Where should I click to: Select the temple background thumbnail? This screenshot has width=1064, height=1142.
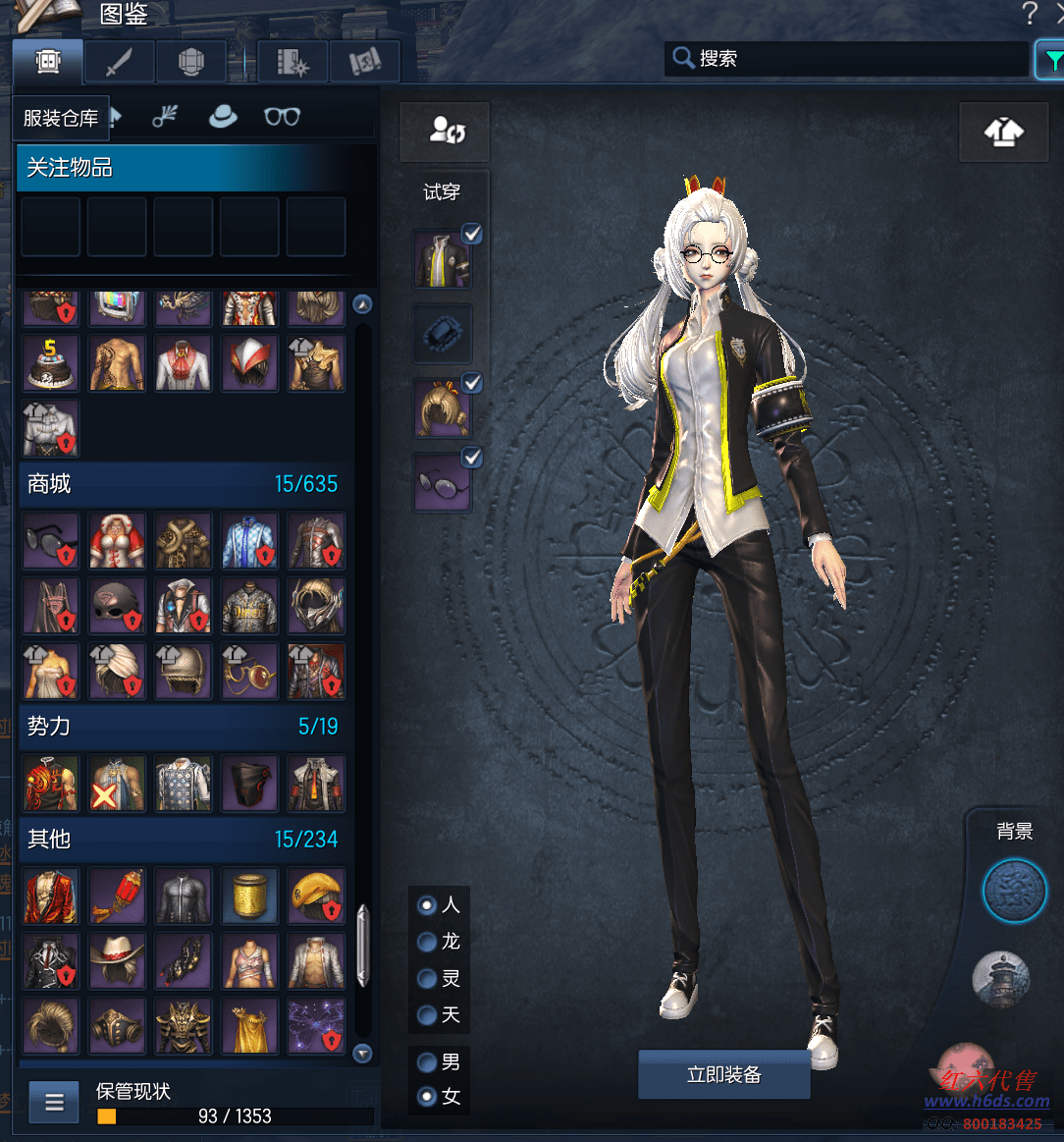point(1000,980)
